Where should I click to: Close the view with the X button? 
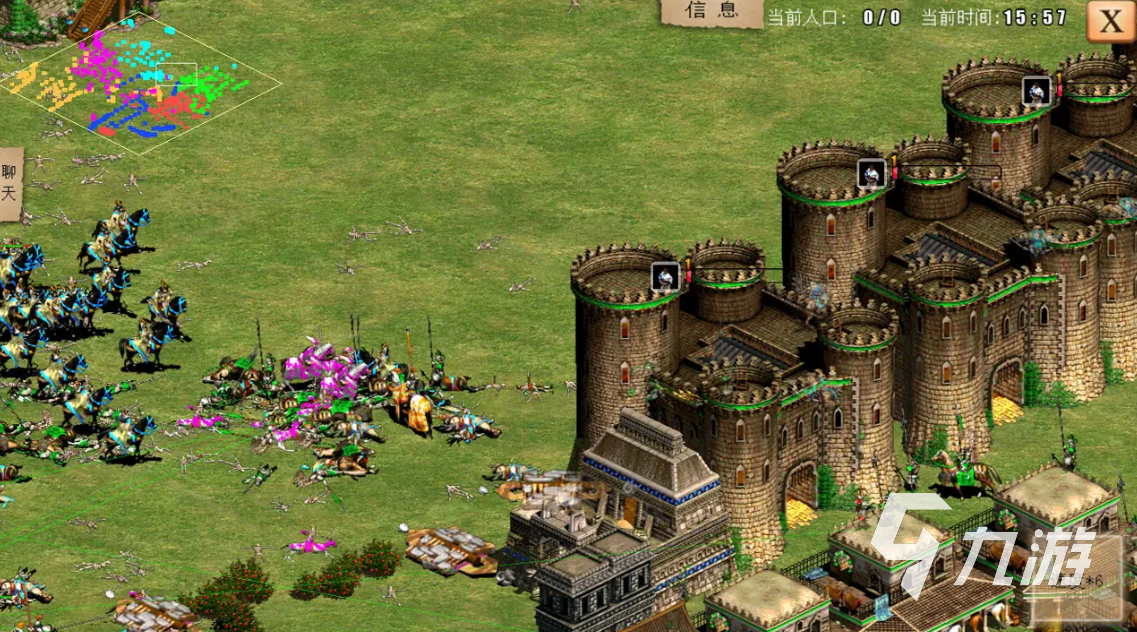(1110, 21)
